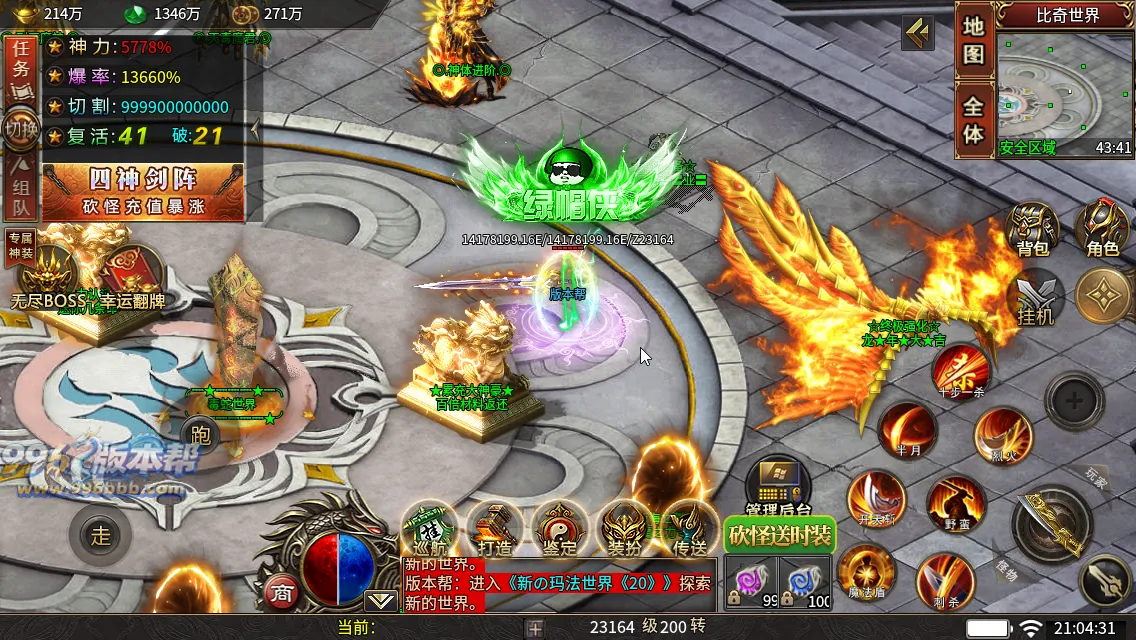Image resolution: width=1136 pixels, height=640 pixels.
Task: Open the 打造 forging menu
Action: [x=495, y=529]
